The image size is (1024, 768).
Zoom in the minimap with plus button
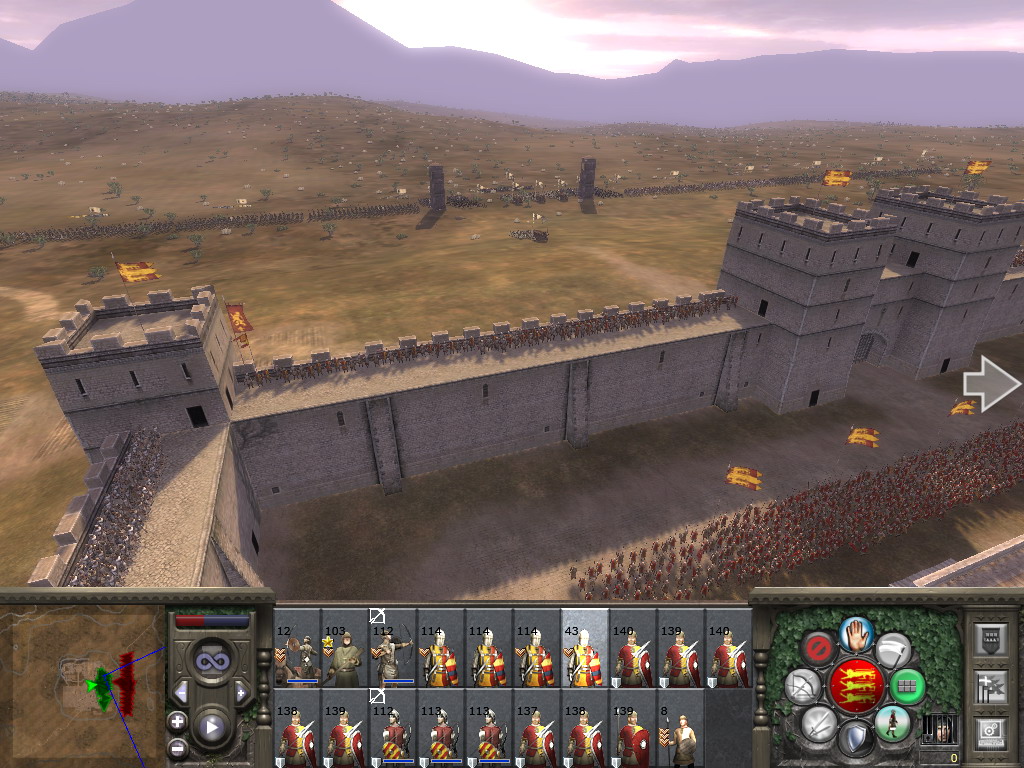tap(178, 720)
